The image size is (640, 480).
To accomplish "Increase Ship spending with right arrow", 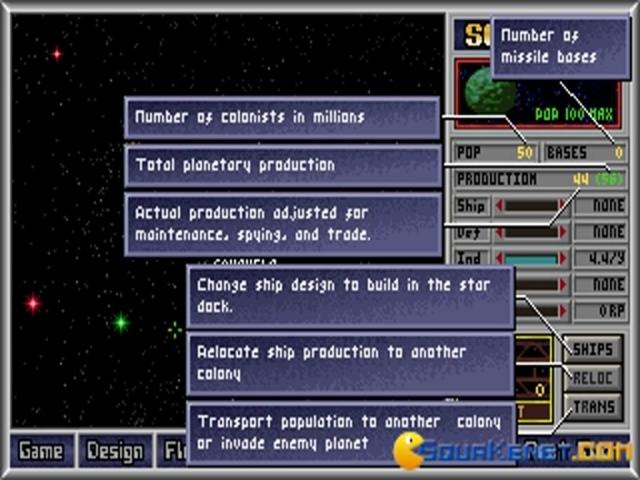I will pyautogui.click(x=562, y=206).
